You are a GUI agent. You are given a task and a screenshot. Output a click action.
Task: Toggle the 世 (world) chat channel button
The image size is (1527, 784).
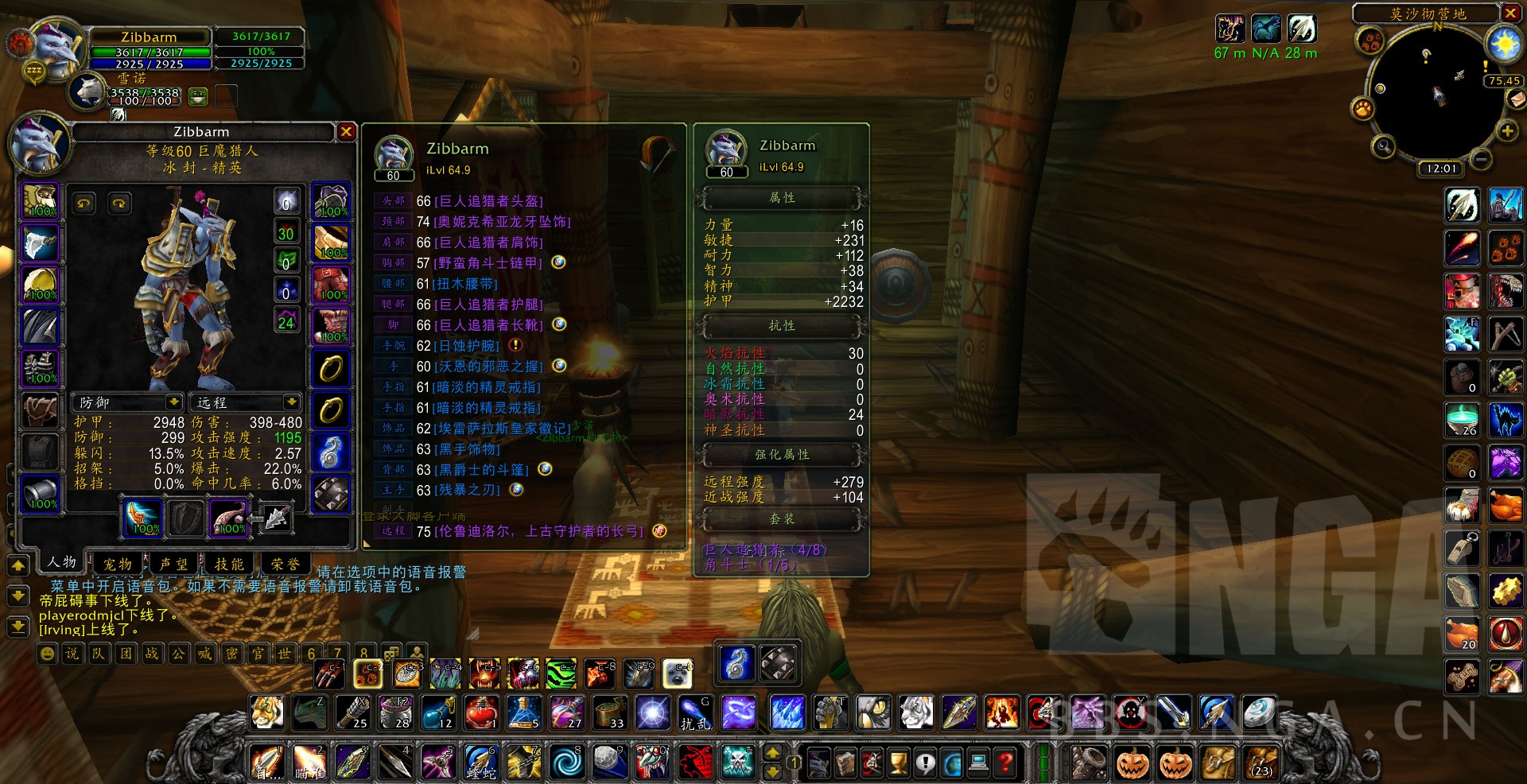click(286, 654)
